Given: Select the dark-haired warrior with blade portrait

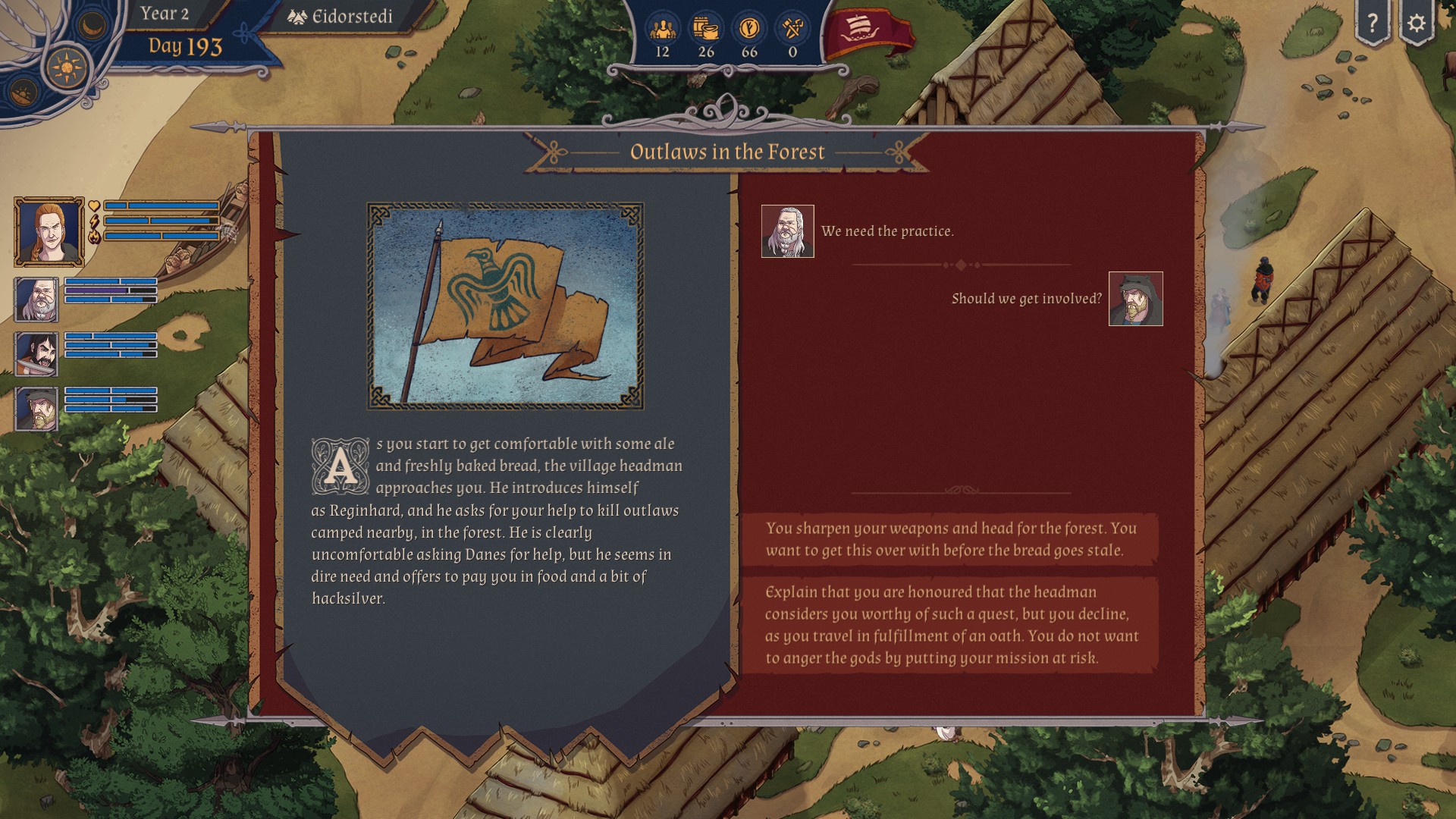Looking at the screenshot, I should [36, 353].
